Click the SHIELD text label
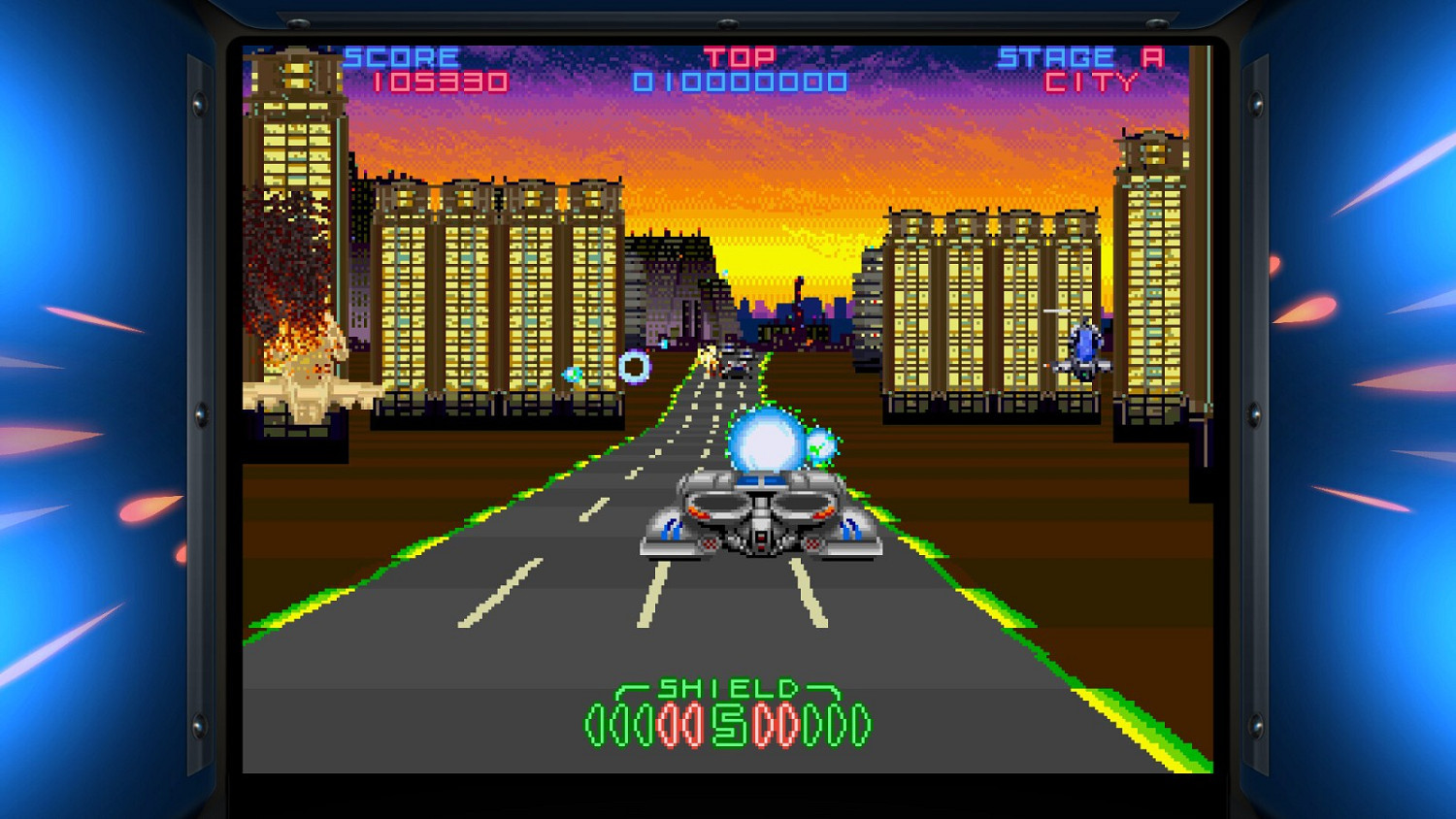 [728, 689]
